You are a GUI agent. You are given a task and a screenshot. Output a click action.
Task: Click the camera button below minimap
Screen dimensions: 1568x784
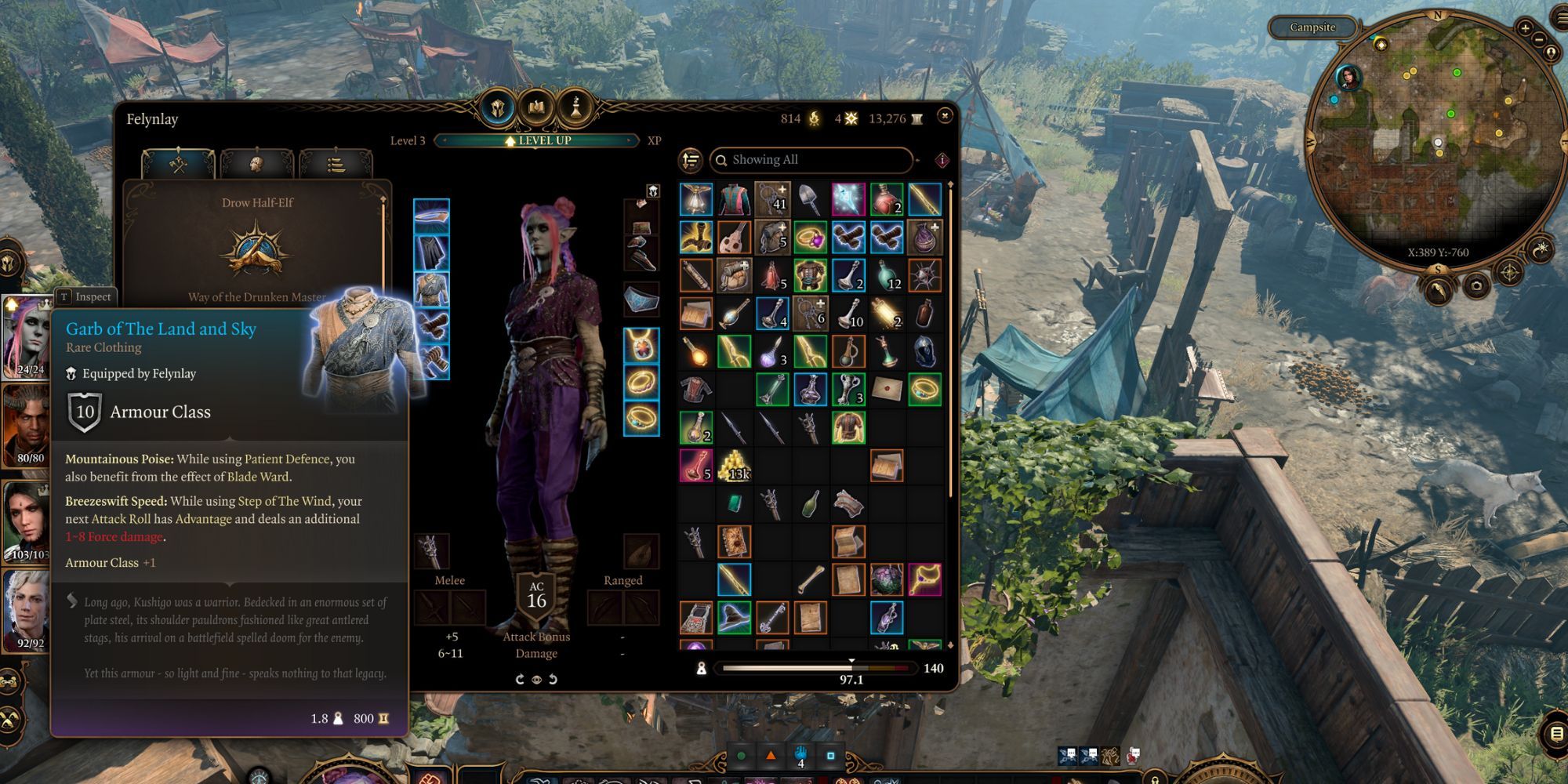click(x=1476, y=285)
